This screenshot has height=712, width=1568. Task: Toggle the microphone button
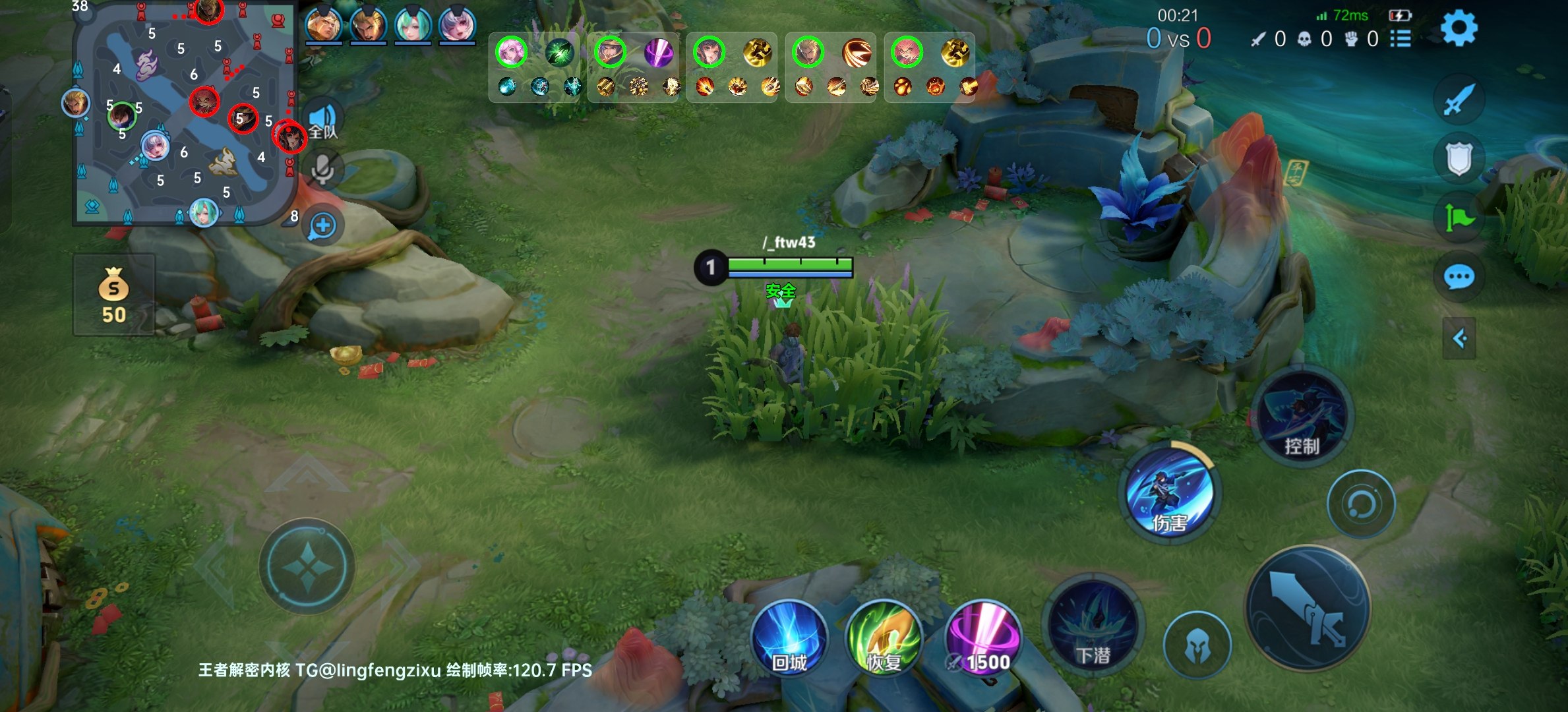(x=322, y=170)
